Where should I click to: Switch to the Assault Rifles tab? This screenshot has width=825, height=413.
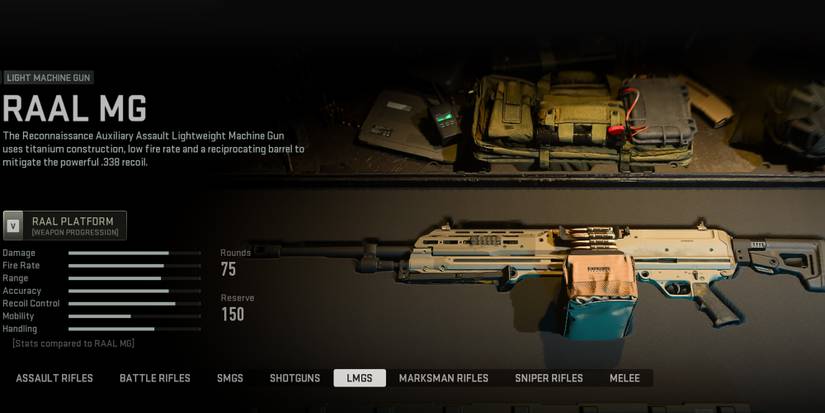pyautogui.click(x=54, y=378)
